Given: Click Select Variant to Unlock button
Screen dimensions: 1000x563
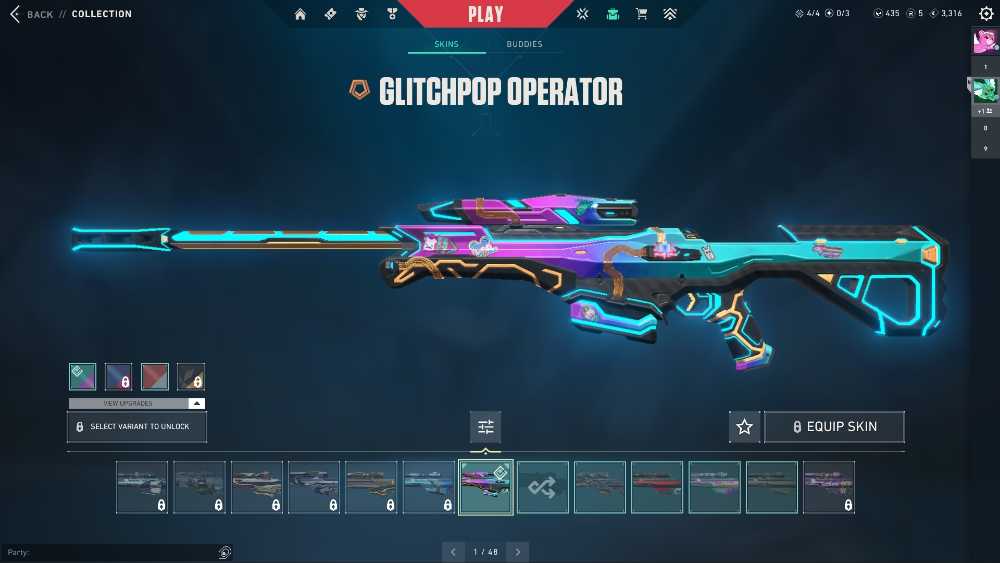Looking at the screenshot, I should [137, 427].
